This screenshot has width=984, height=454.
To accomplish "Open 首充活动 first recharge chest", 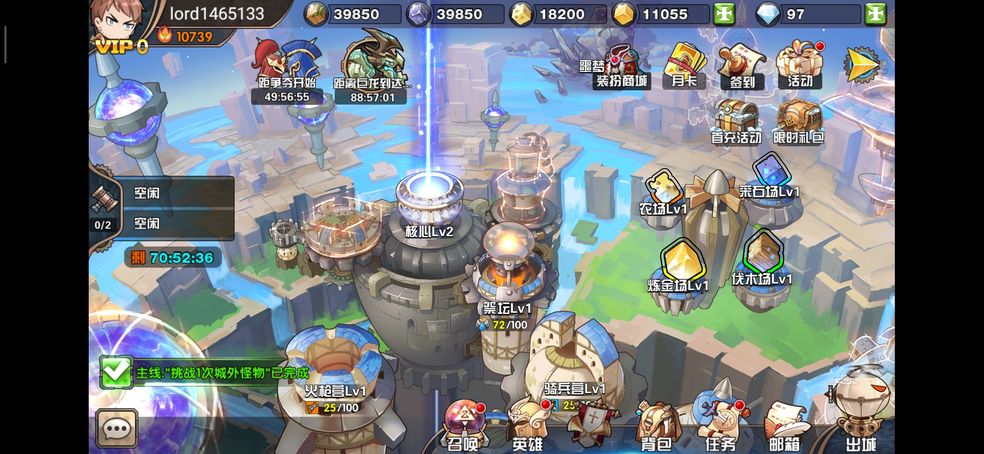I will pos(736,121).
